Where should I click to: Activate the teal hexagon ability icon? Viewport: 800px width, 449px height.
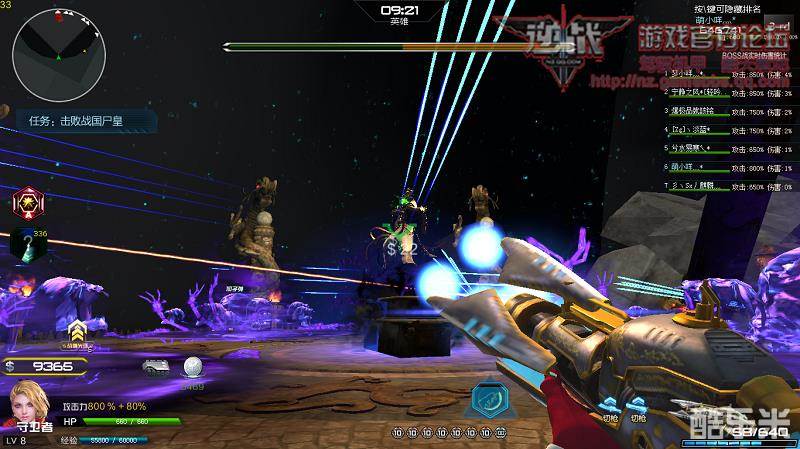click(x=487, y=398)
